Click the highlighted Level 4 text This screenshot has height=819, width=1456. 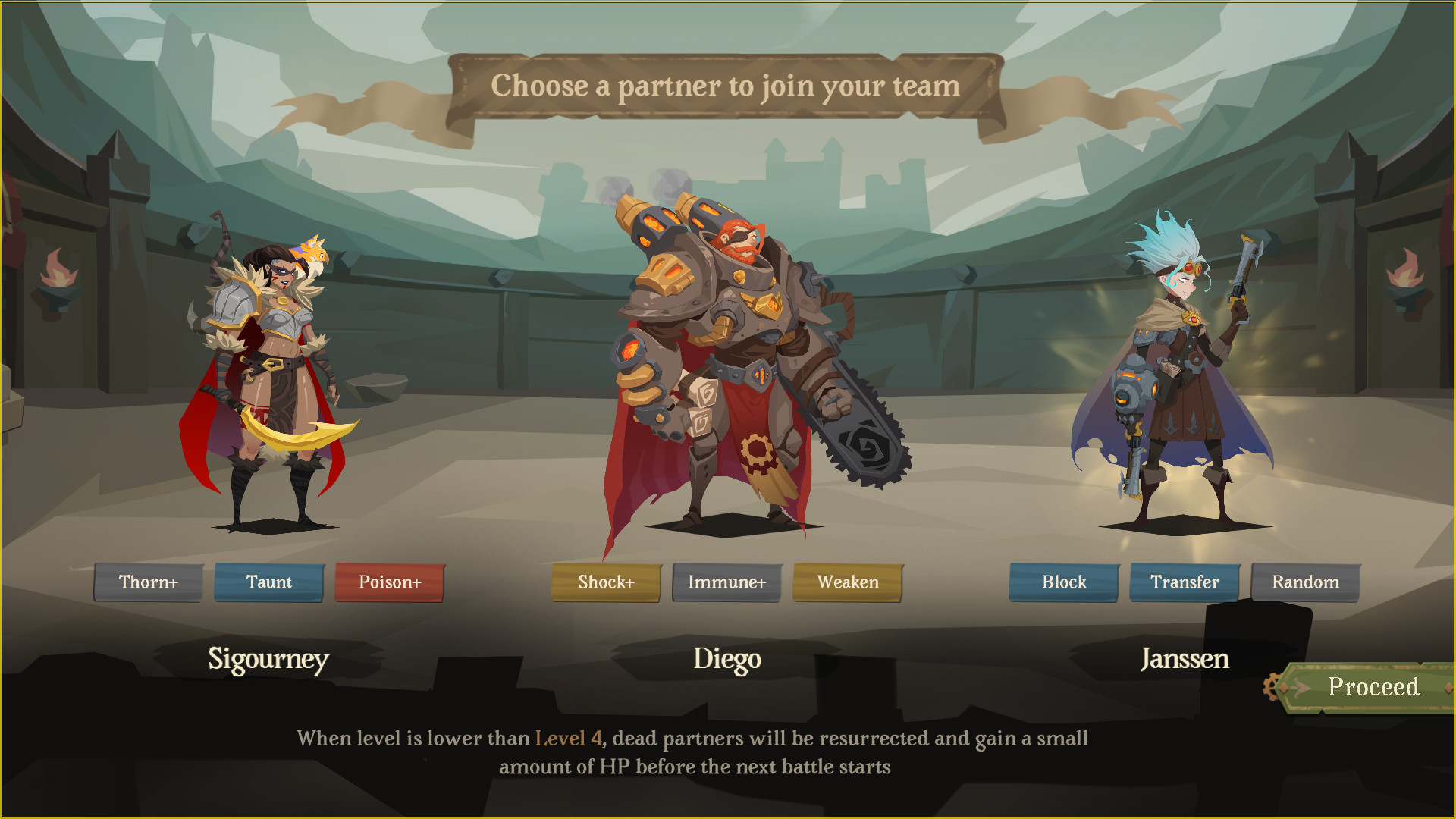(566, 739)
